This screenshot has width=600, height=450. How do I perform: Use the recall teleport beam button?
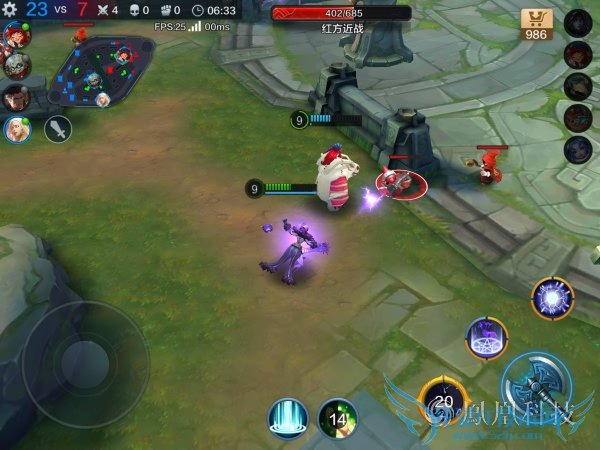[x=287, y=418]
